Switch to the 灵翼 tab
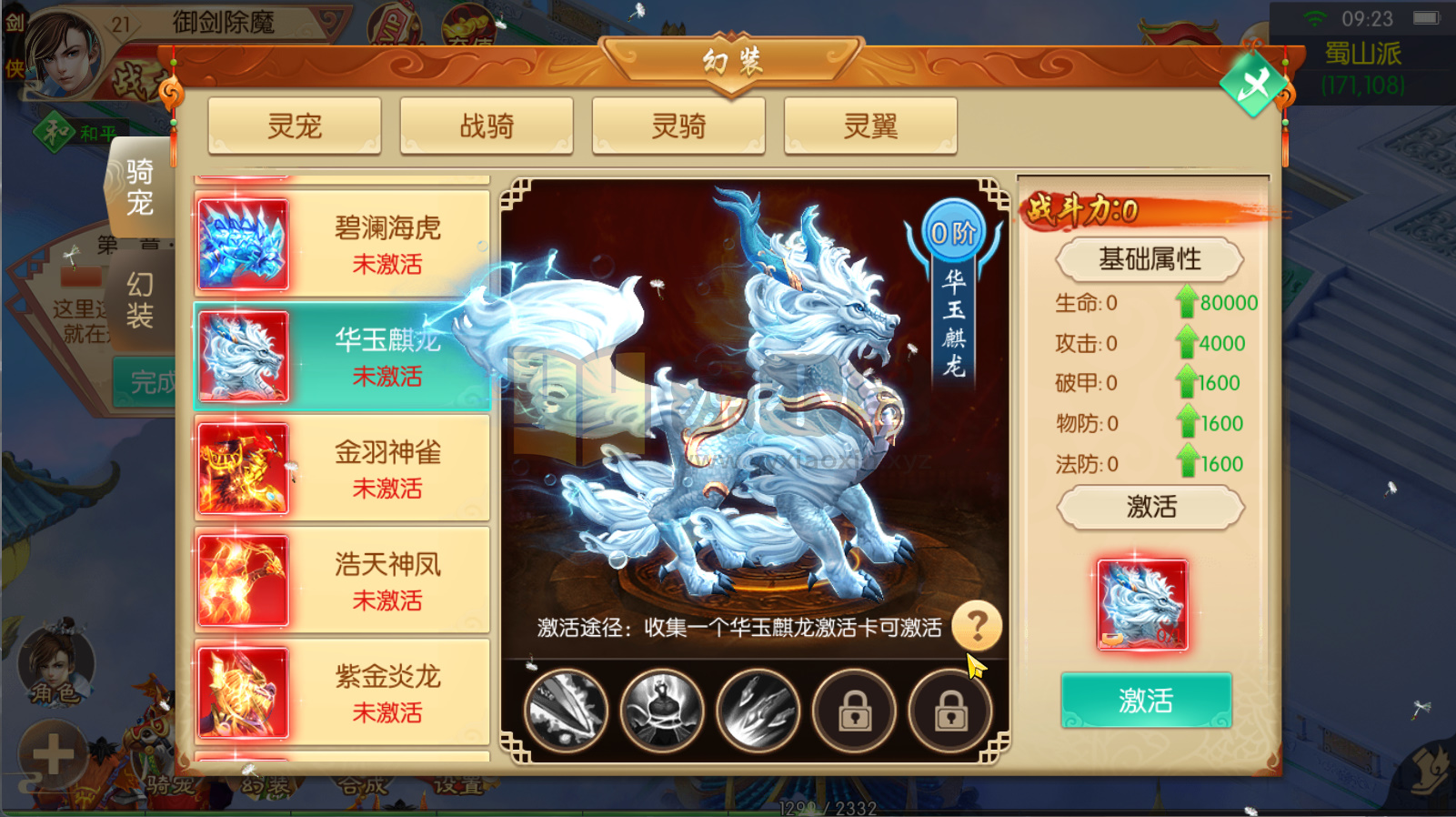 (x=870, y=126)
